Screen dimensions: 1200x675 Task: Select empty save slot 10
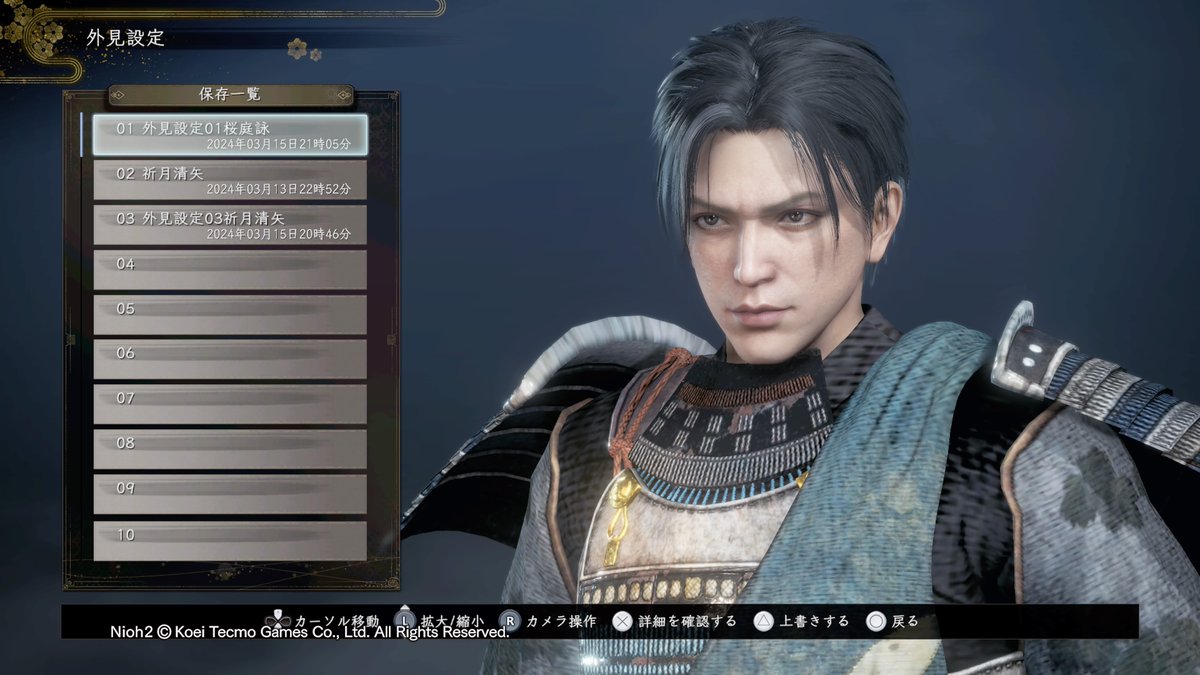click(x=230, y=540)
